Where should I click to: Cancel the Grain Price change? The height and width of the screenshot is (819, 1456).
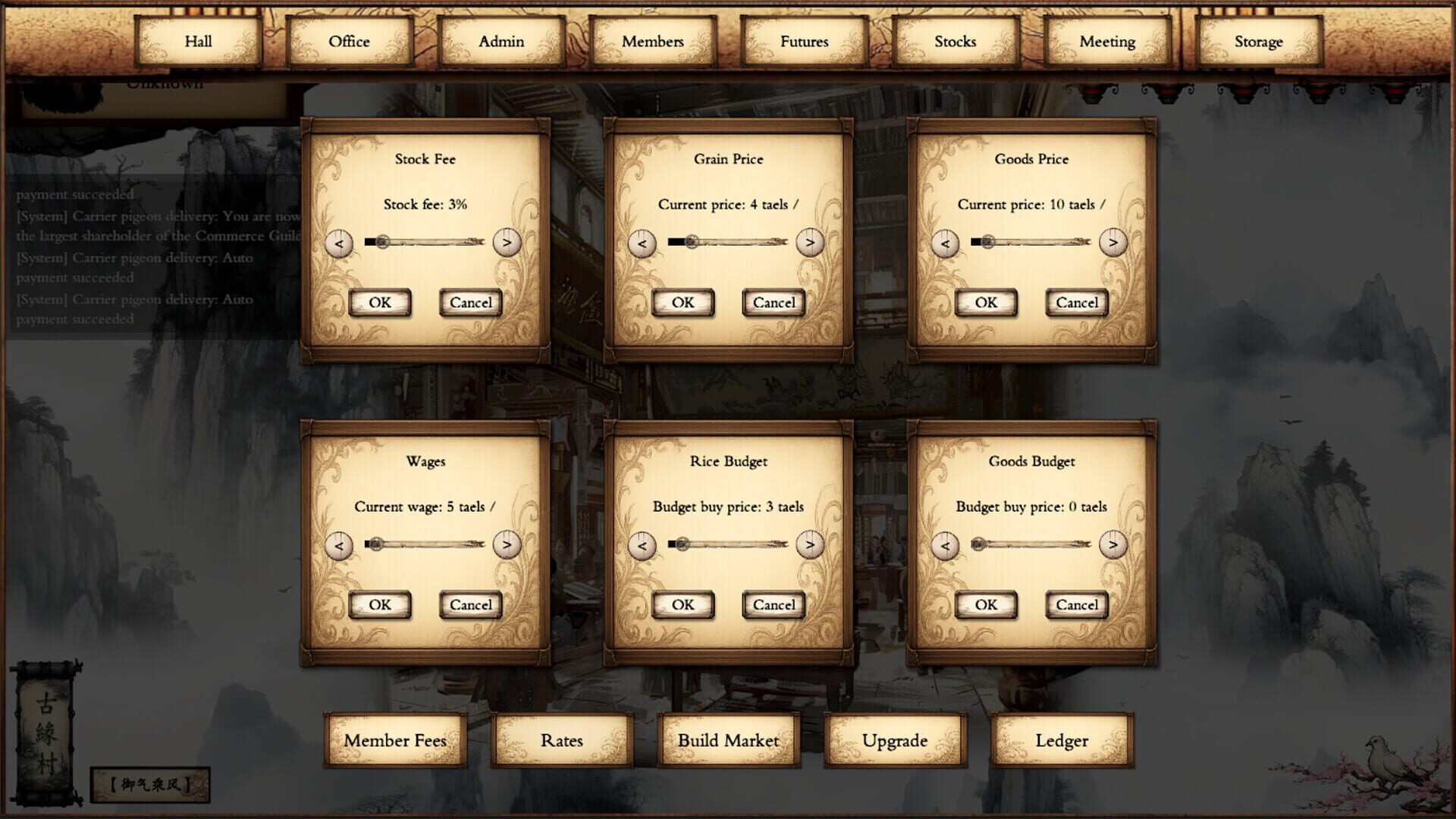773,302
